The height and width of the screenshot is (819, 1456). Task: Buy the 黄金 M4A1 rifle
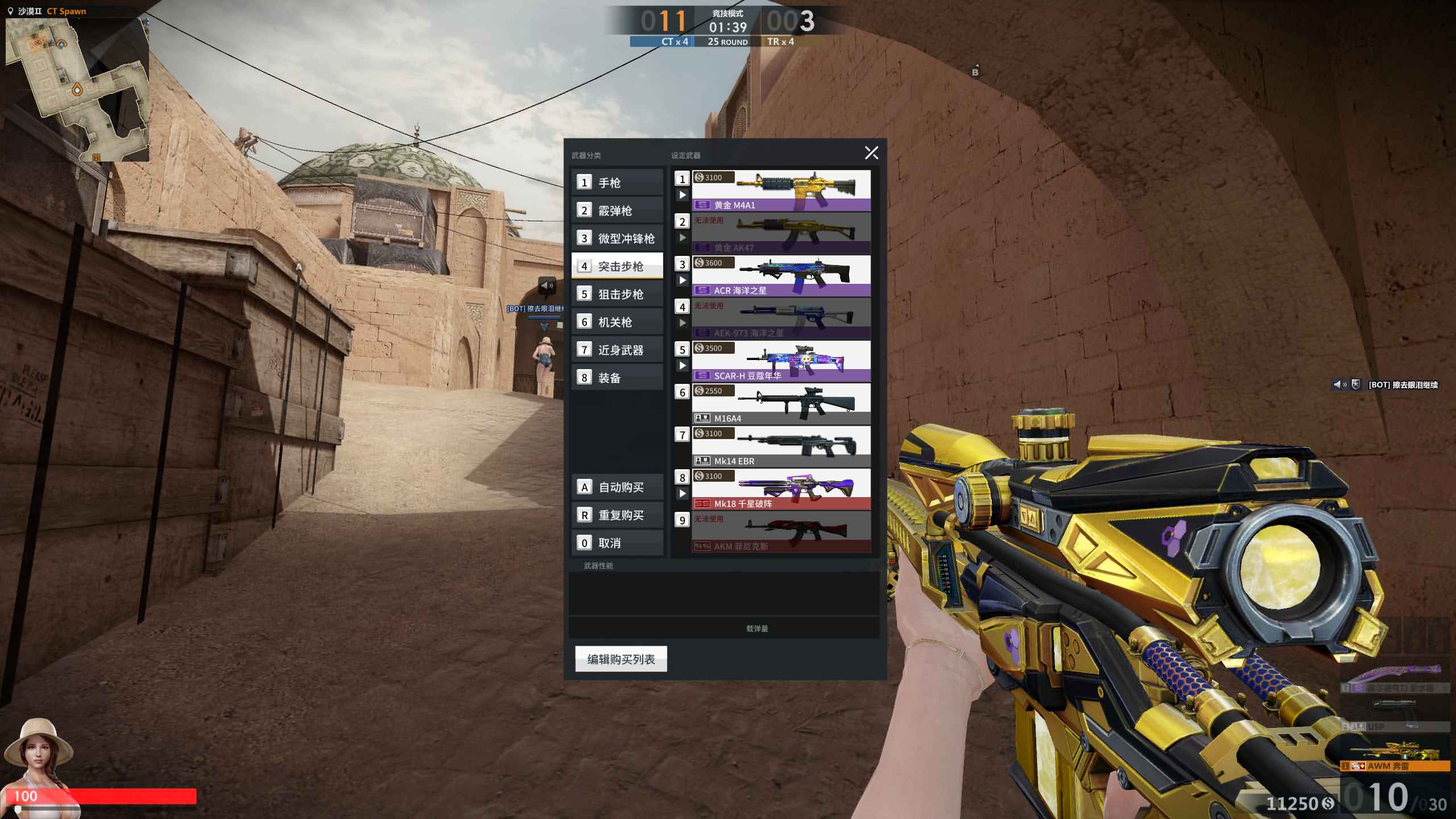coord(781,191)
